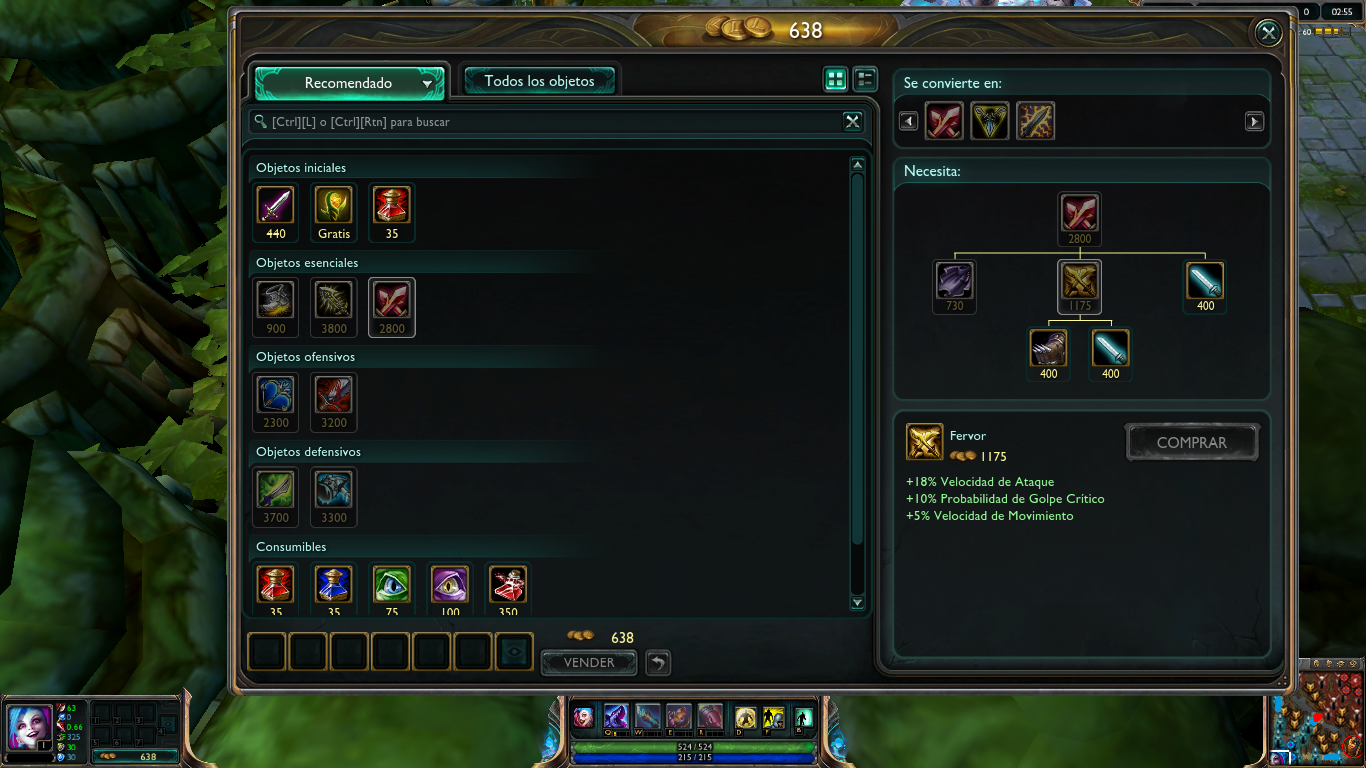Select the Health Potion under Consumibles
The image size is (1366, 768).
pos(275,582)
